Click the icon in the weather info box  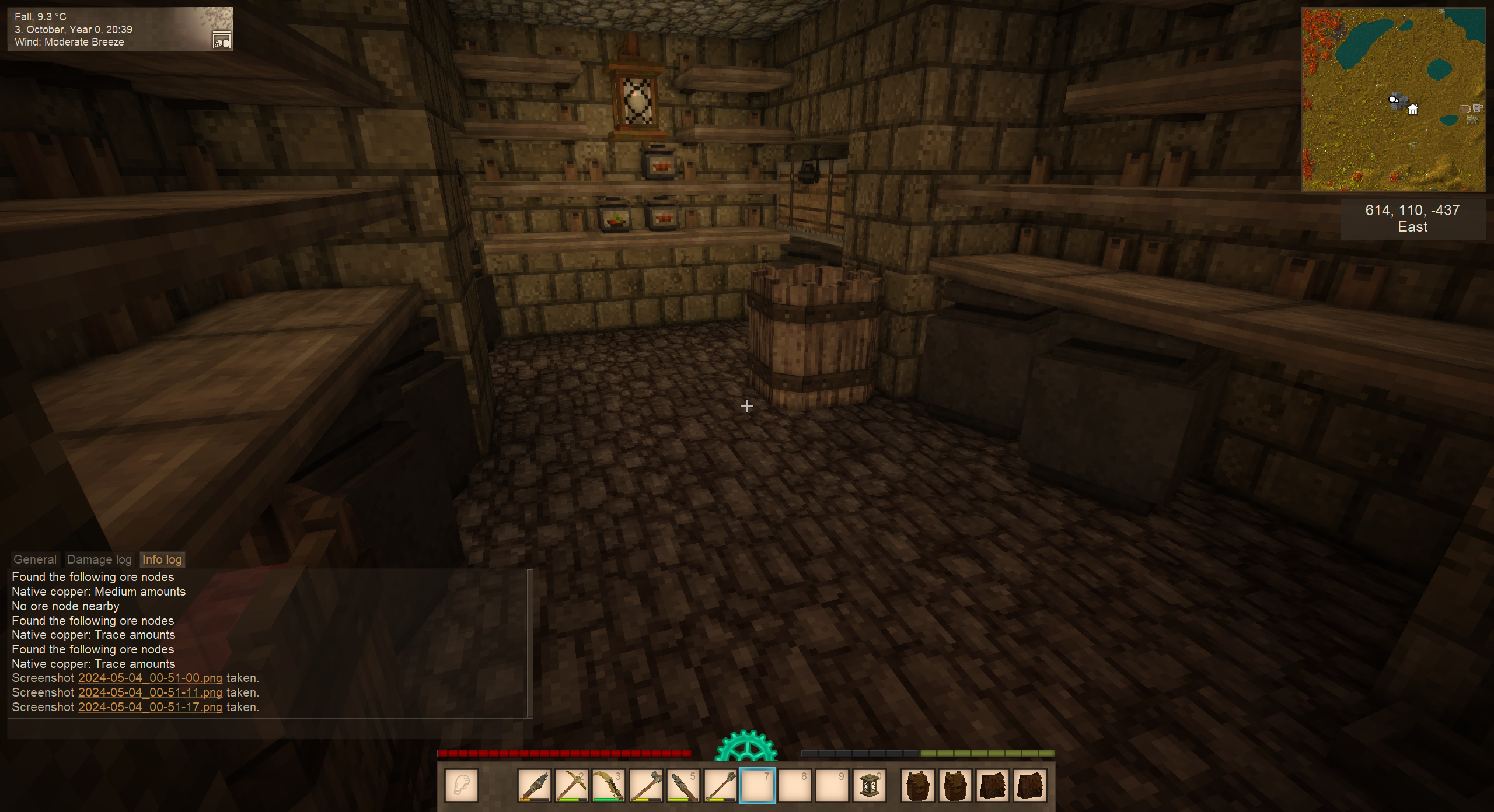221,40
